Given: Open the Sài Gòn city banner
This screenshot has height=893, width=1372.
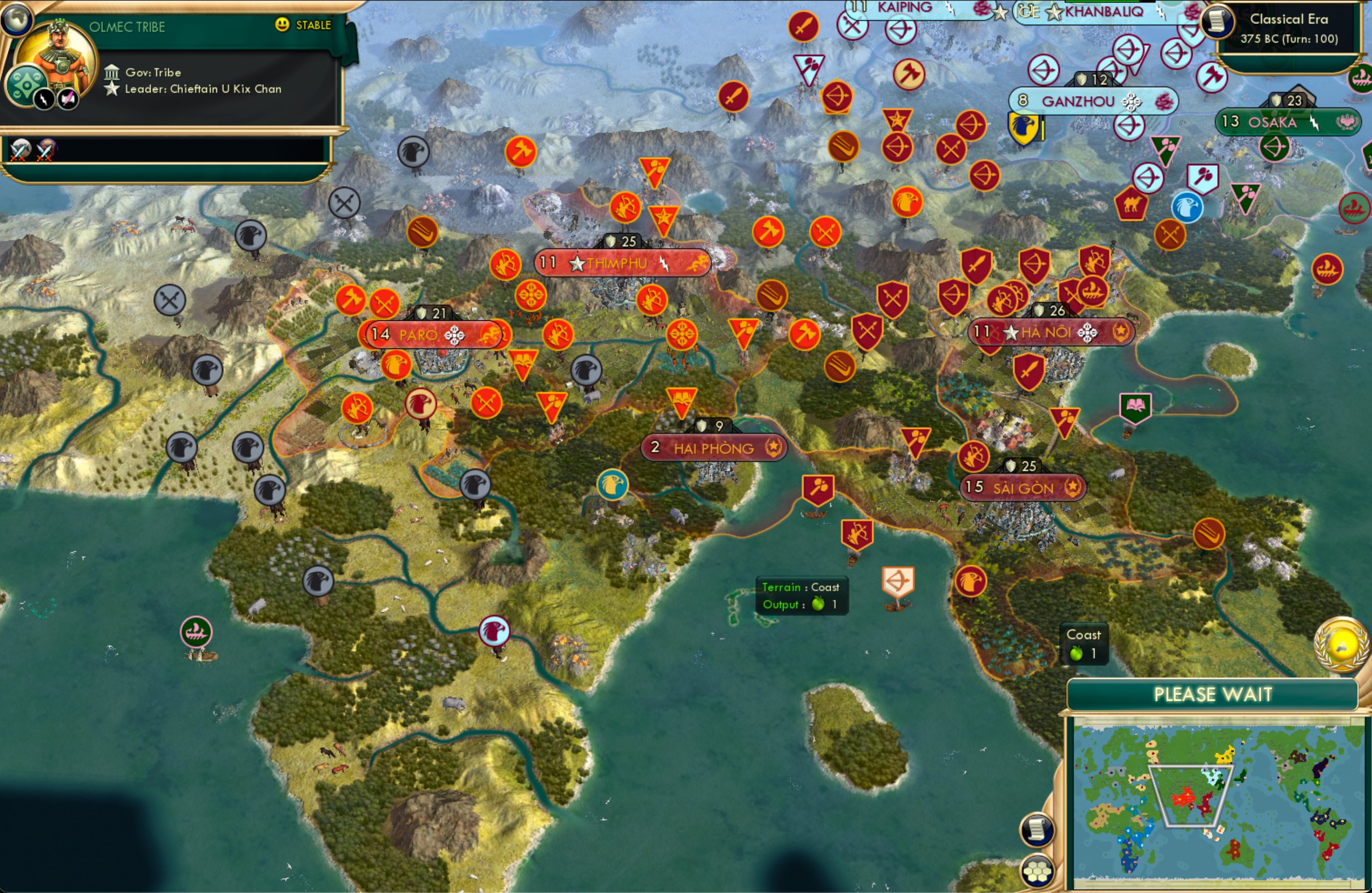Looking at the screenshot, I should pyautogui.click(x=1023, y=488).
